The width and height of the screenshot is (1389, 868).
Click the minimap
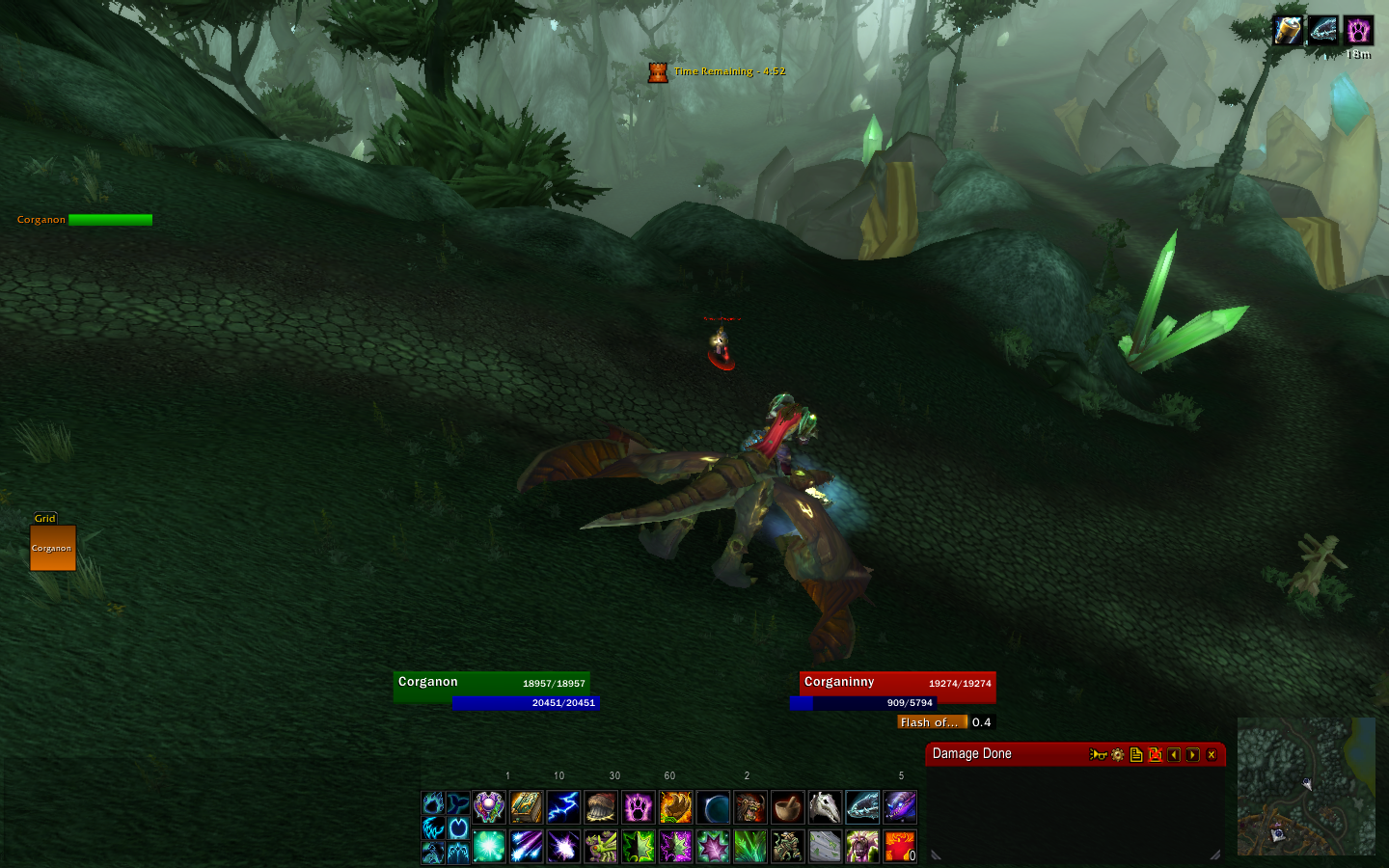(x=1306, y=786)
